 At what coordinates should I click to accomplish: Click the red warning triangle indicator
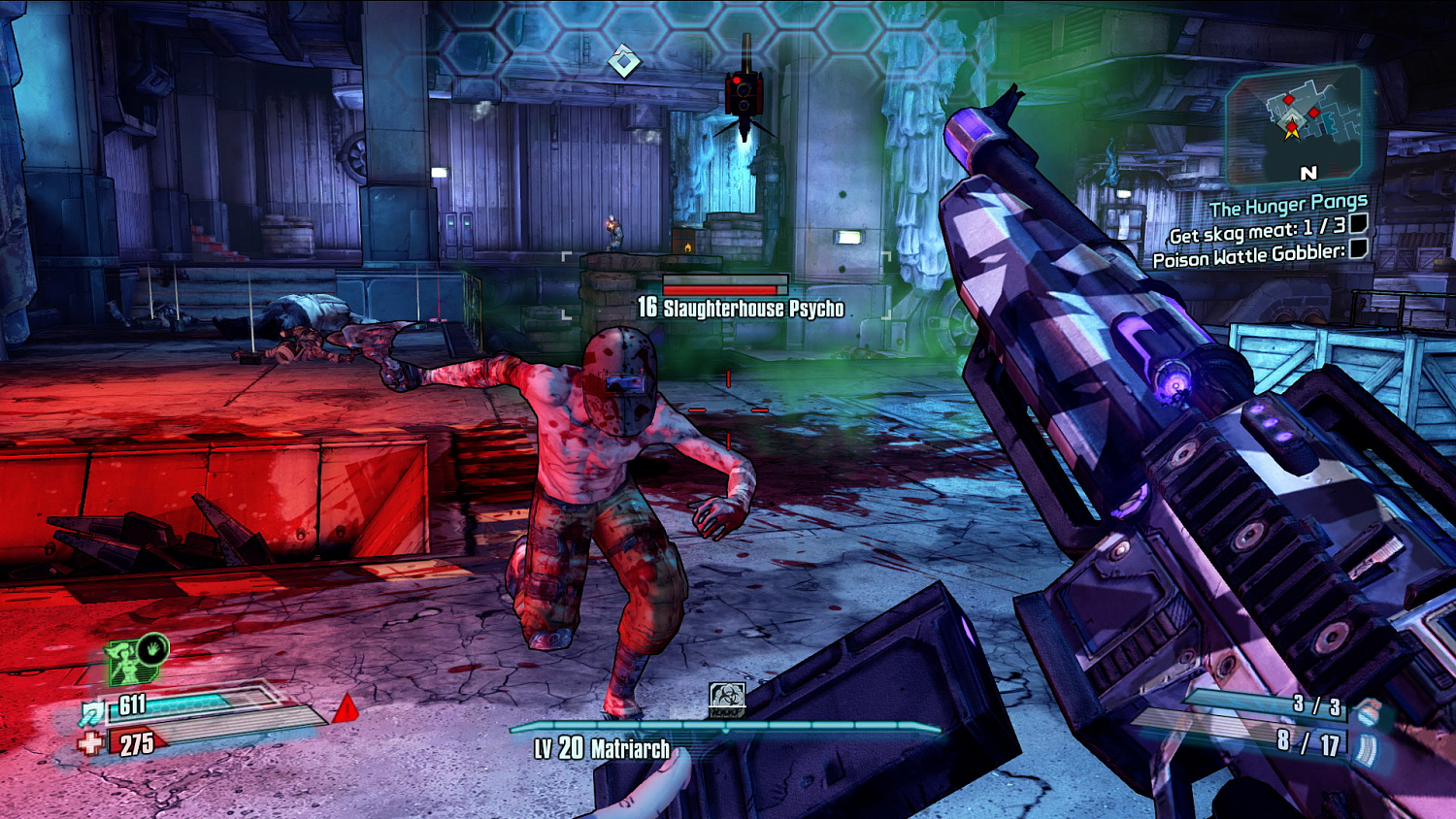(x=346, y=710)
